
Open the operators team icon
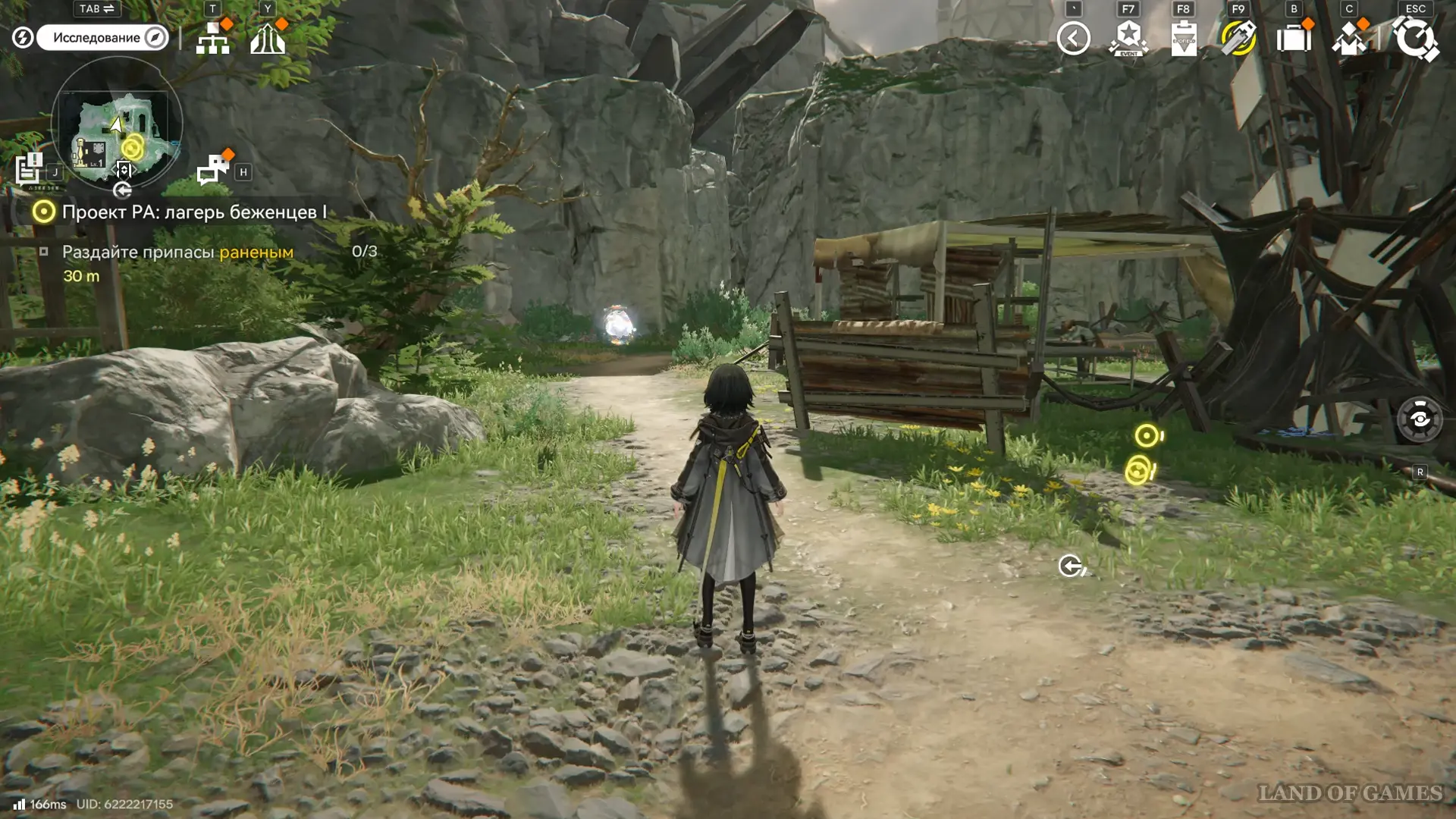click(x=1349, y=39)
